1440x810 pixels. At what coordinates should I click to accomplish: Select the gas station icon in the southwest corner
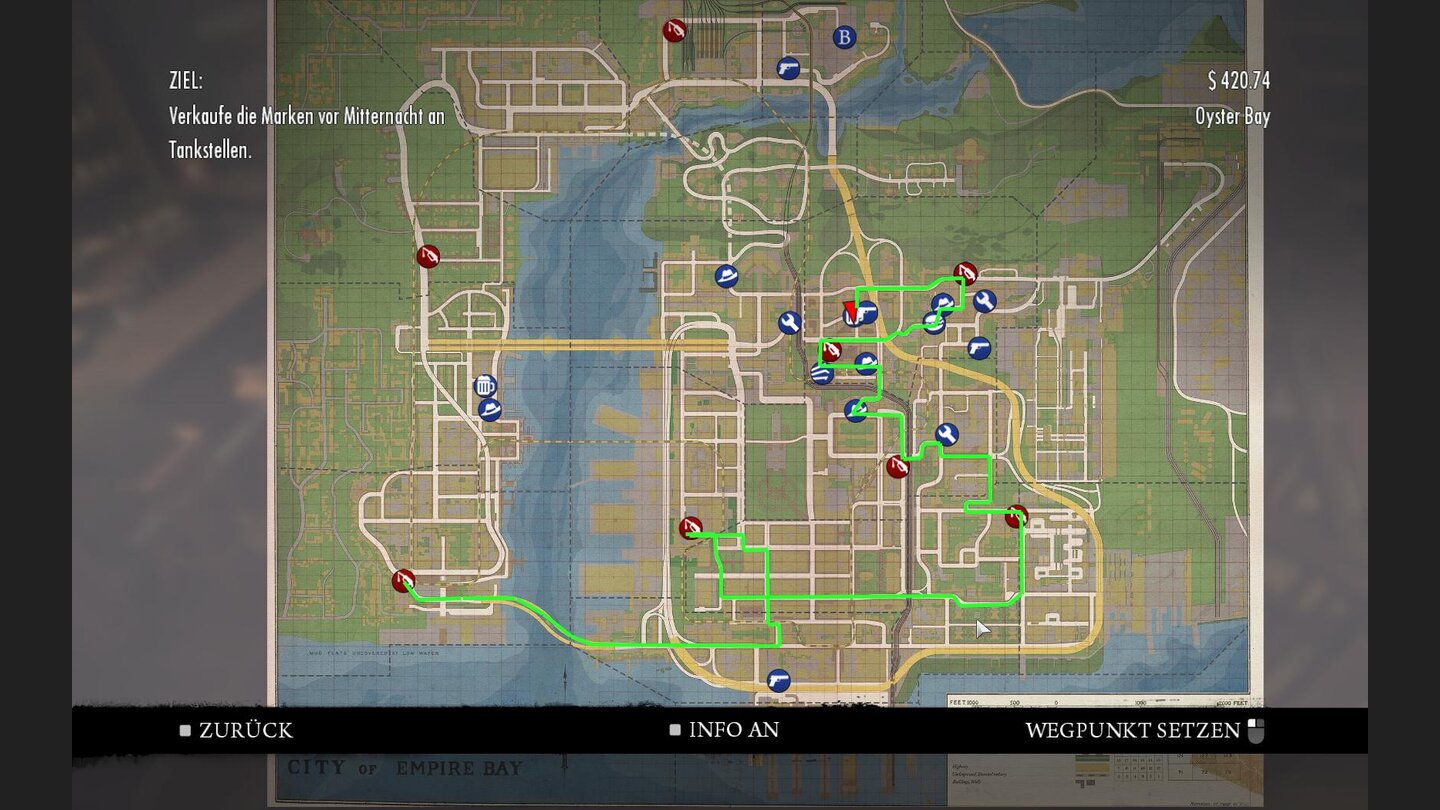click(403, 580)
